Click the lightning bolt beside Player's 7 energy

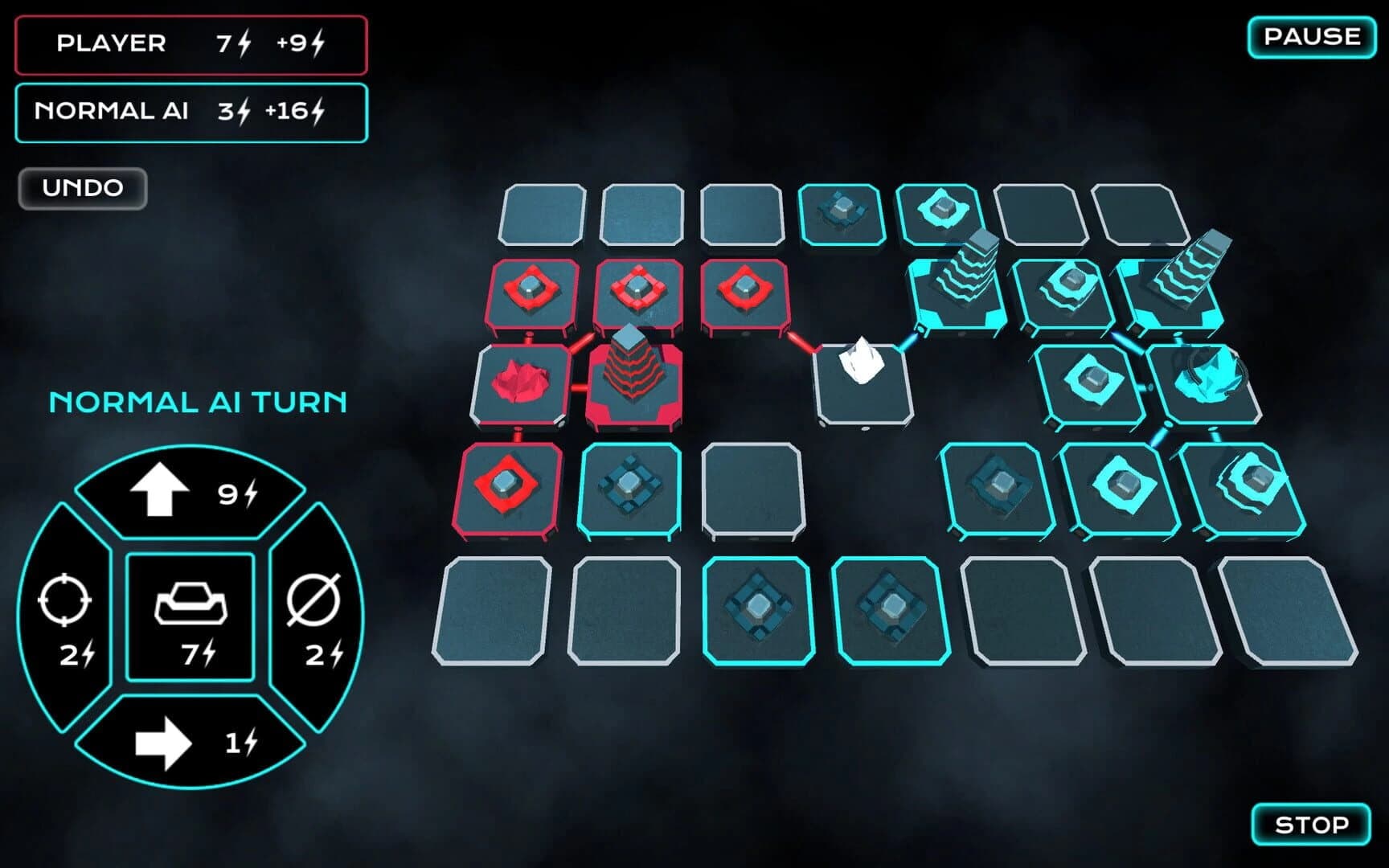(246, 43)
